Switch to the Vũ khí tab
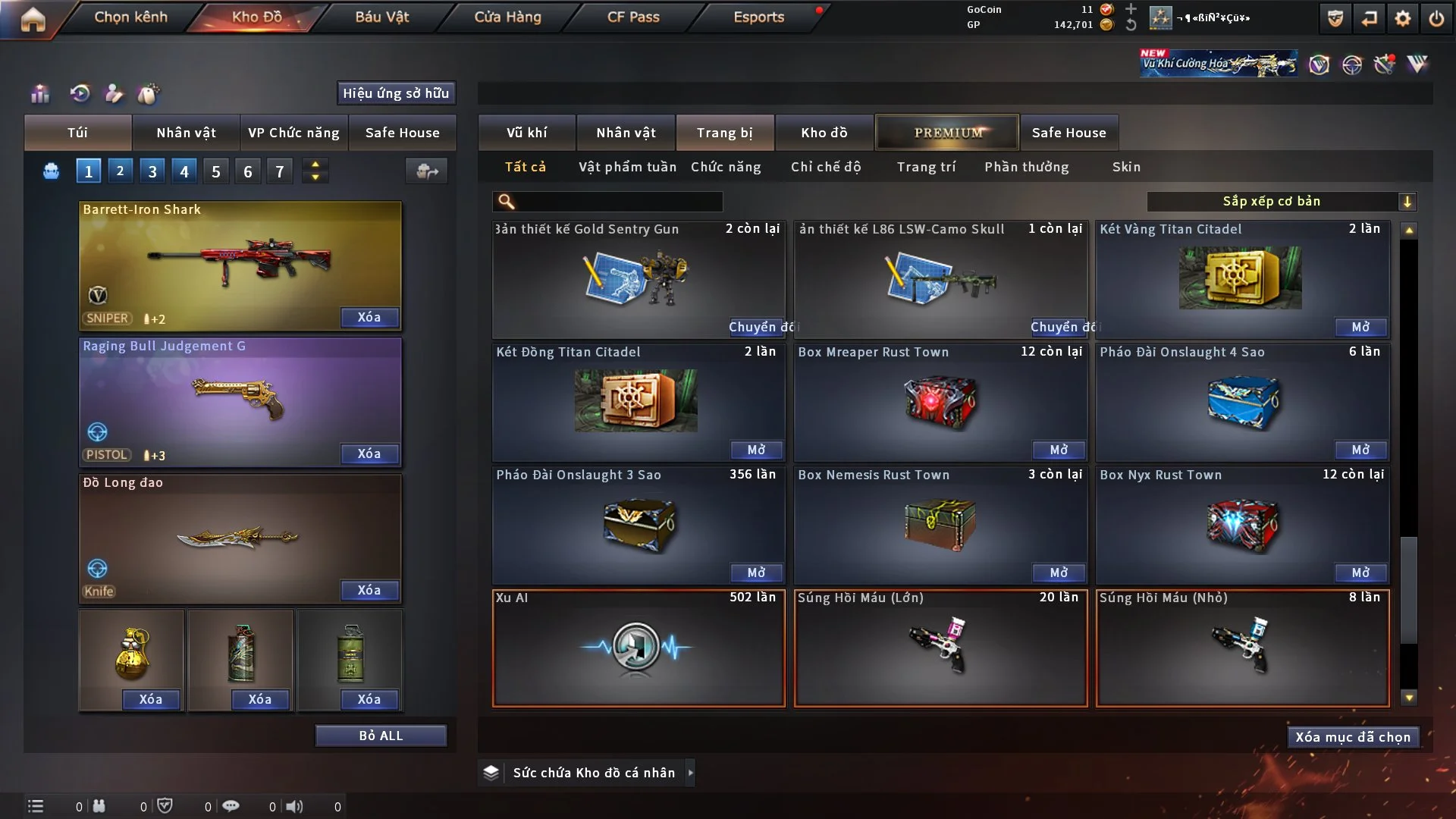This screenshot has height=819, width=1456. click(x=526, y=133)
